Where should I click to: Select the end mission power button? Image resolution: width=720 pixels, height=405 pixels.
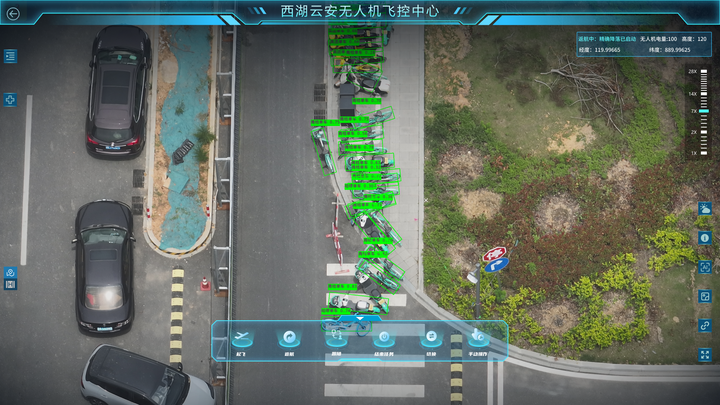pyautogui.click(x=384, y=338)
